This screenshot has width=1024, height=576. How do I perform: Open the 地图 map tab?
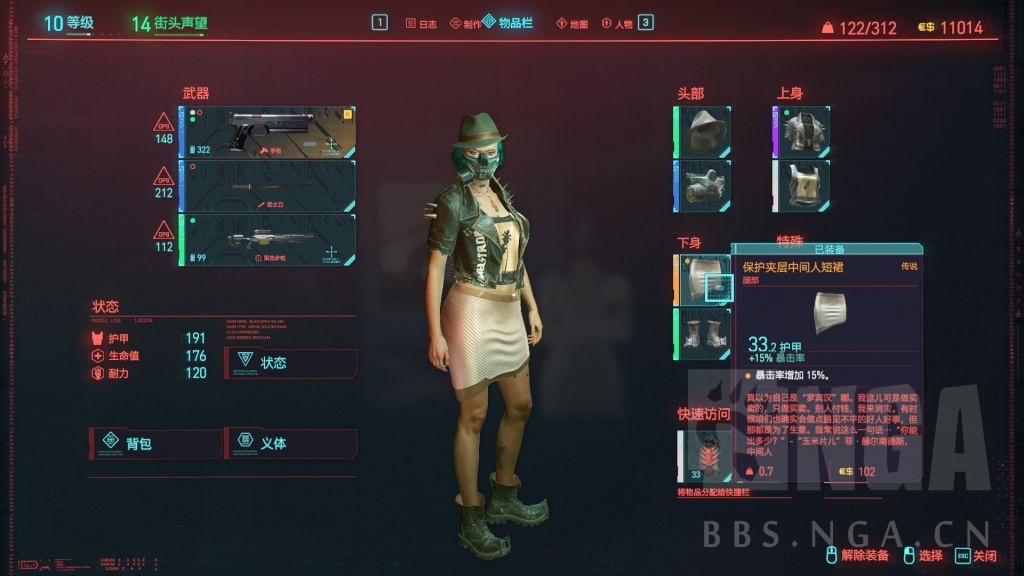tap(572, 23)
